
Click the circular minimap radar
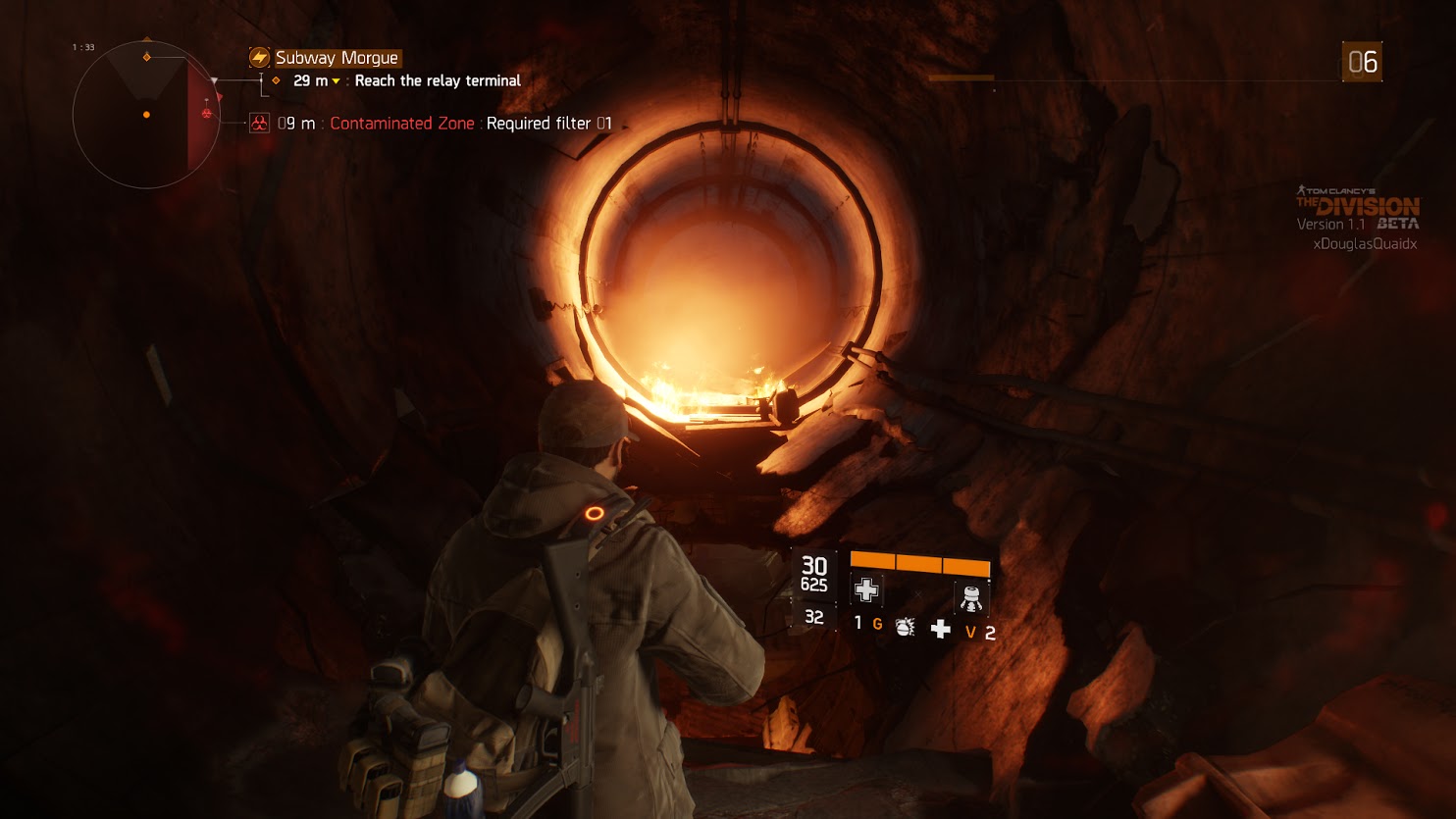[x=146, y=115]
